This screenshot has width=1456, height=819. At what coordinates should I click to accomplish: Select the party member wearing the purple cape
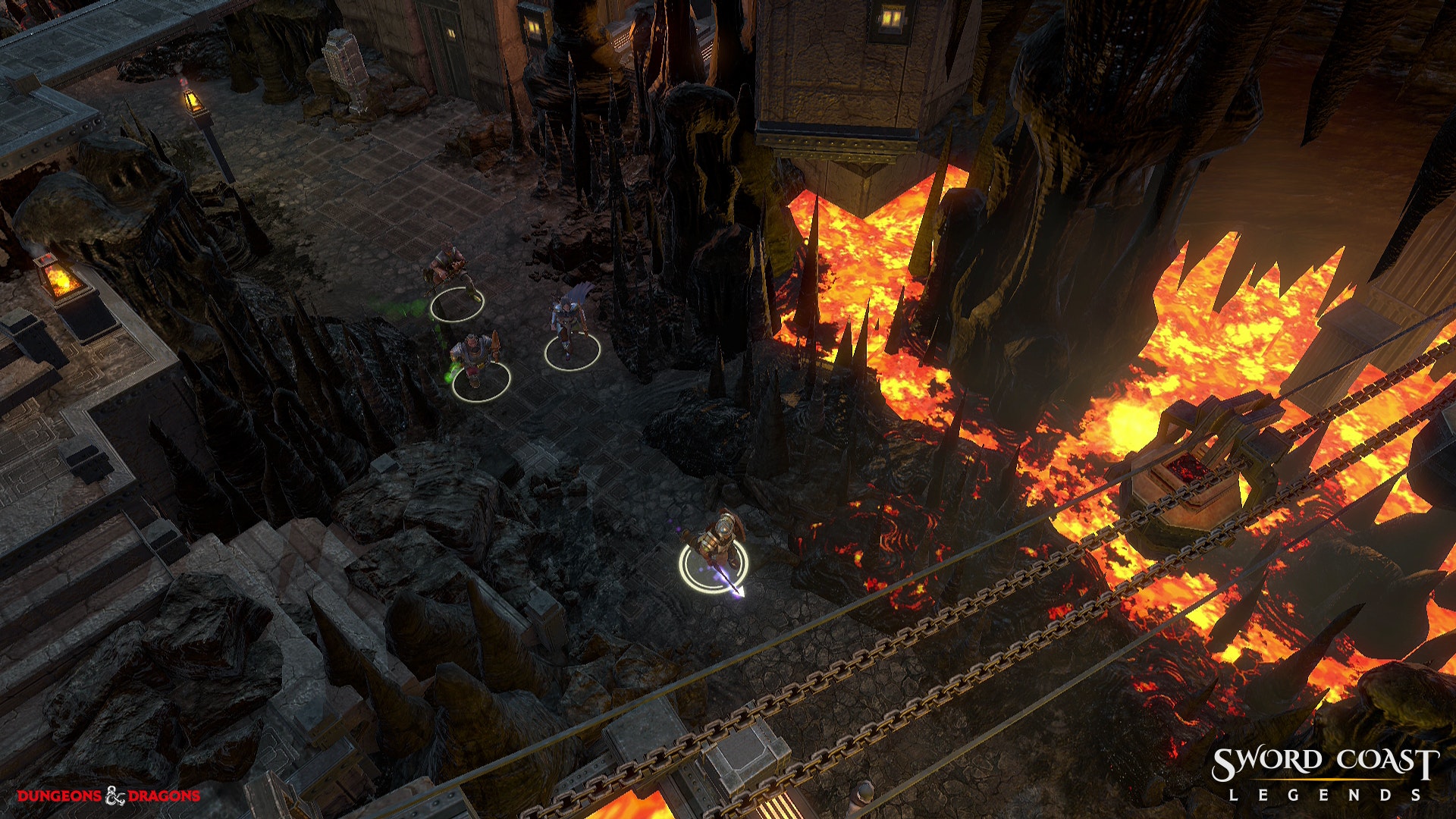click(x=570, y=322)
